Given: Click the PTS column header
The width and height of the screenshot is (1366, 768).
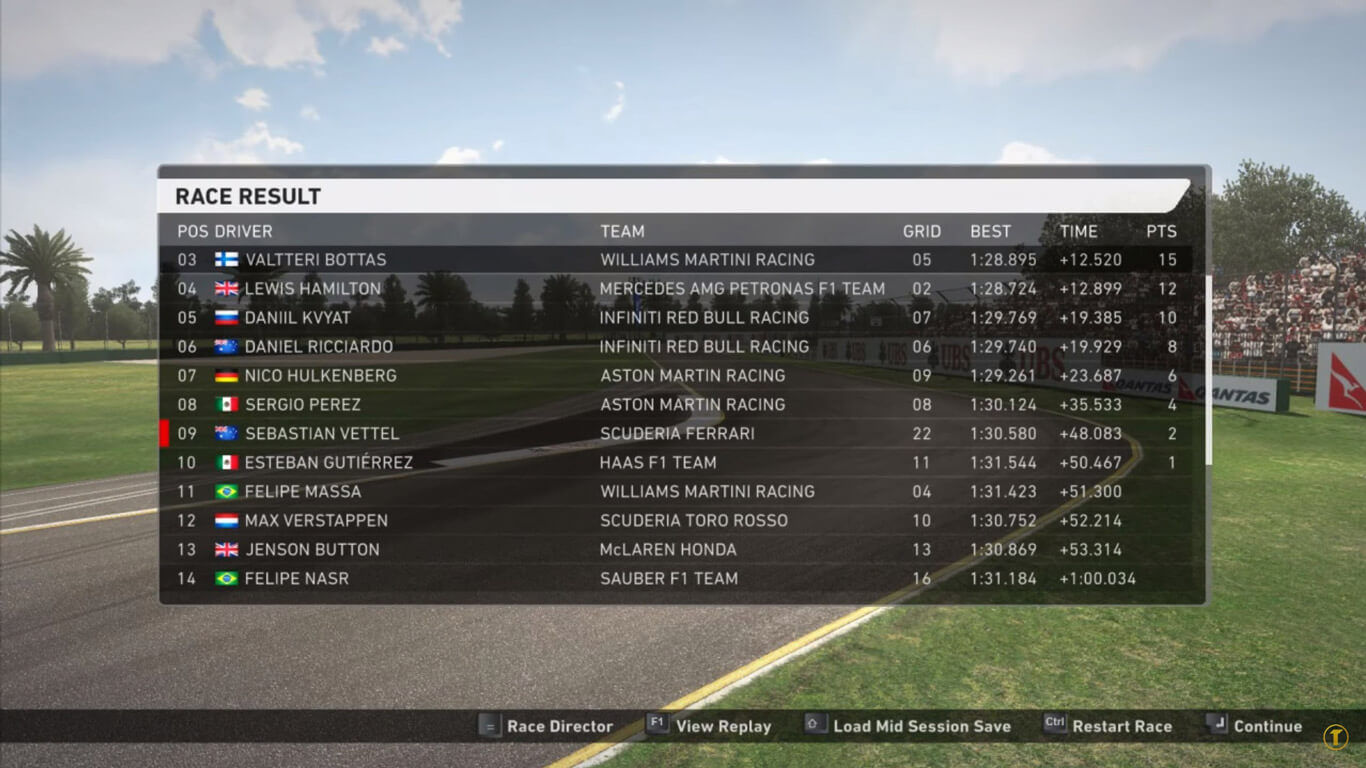Looking at the screenshot, I should point(1162,231).
